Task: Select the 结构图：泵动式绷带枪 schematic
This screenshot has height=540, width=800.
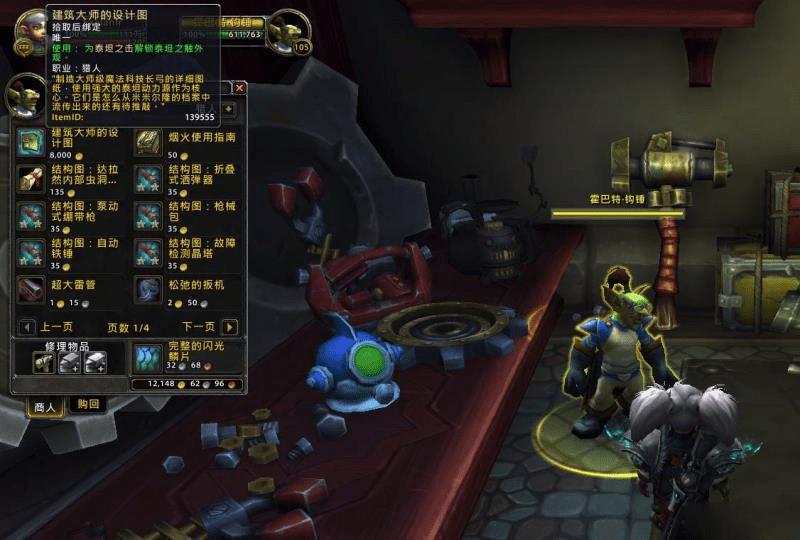Action: pos(30,215)
